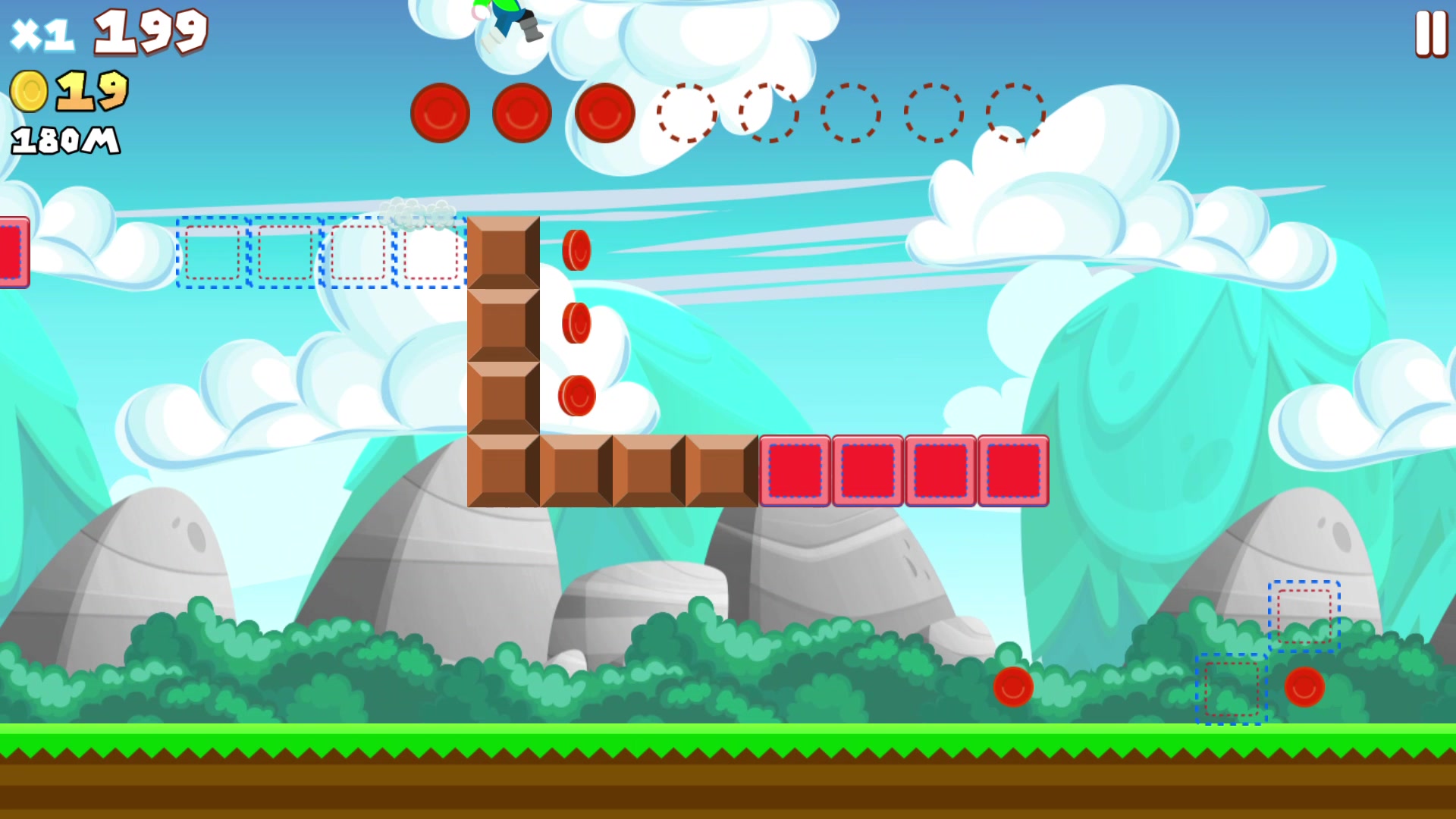Click the x1 multiplier label
This screenshot has width=1456, height=819.
click(x=42, y=32)
